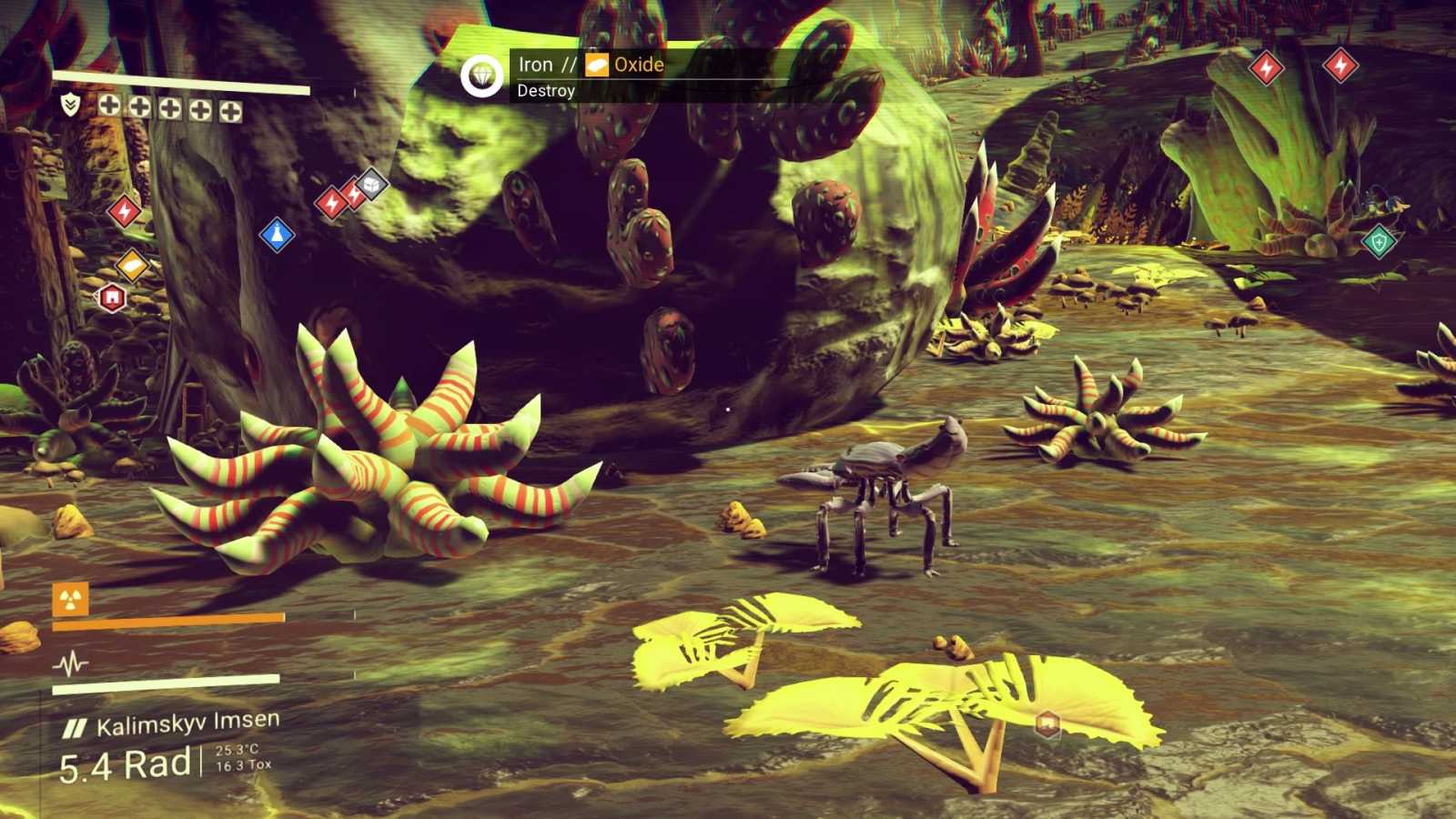This screenshot has height=819, width=1456.
Task: Select the Iron Oxide scan target icon
Action: [x=481, y=76]
